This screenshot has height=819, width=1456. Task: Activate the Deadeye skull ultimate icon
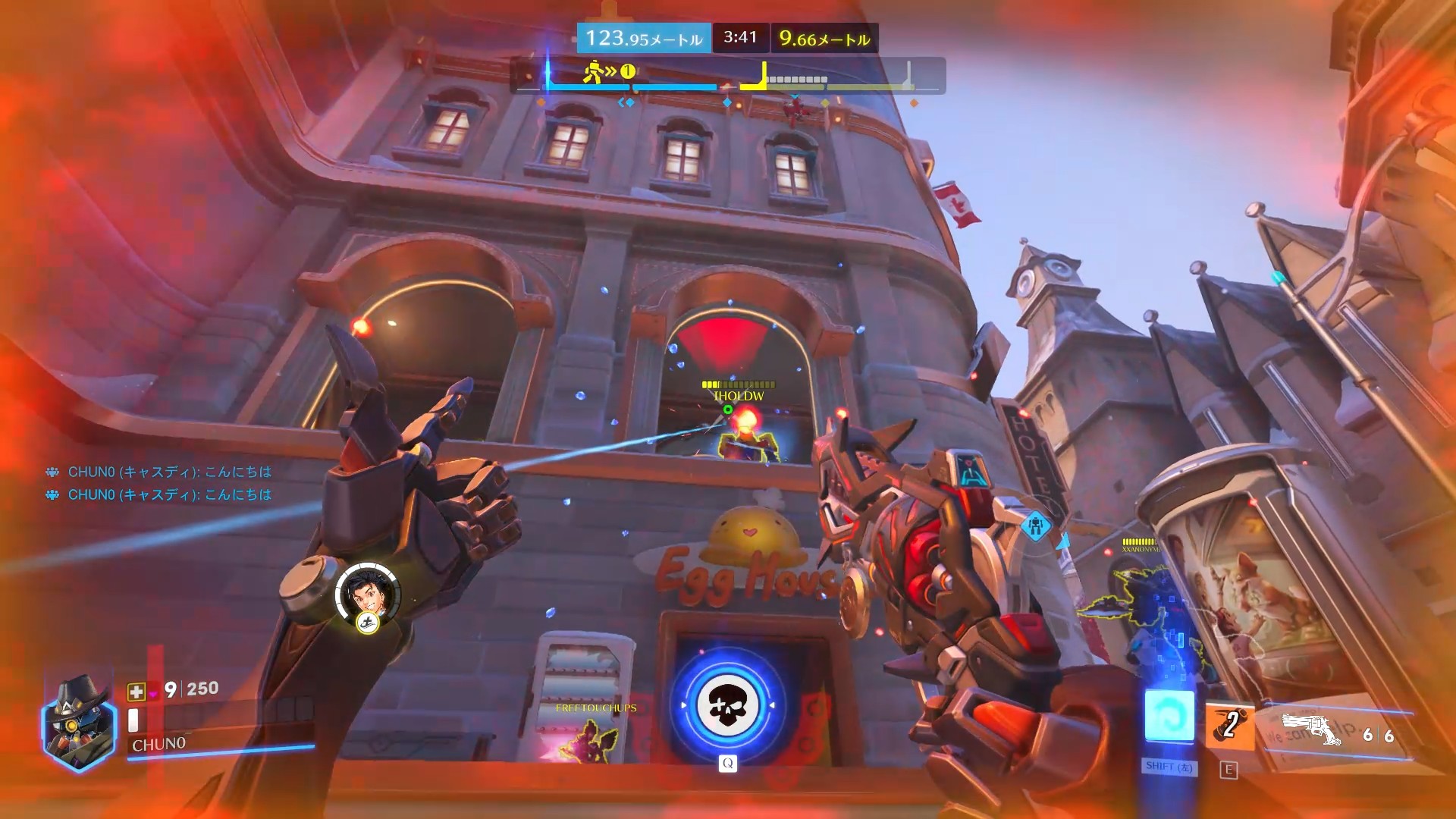[x=727, y=705]
